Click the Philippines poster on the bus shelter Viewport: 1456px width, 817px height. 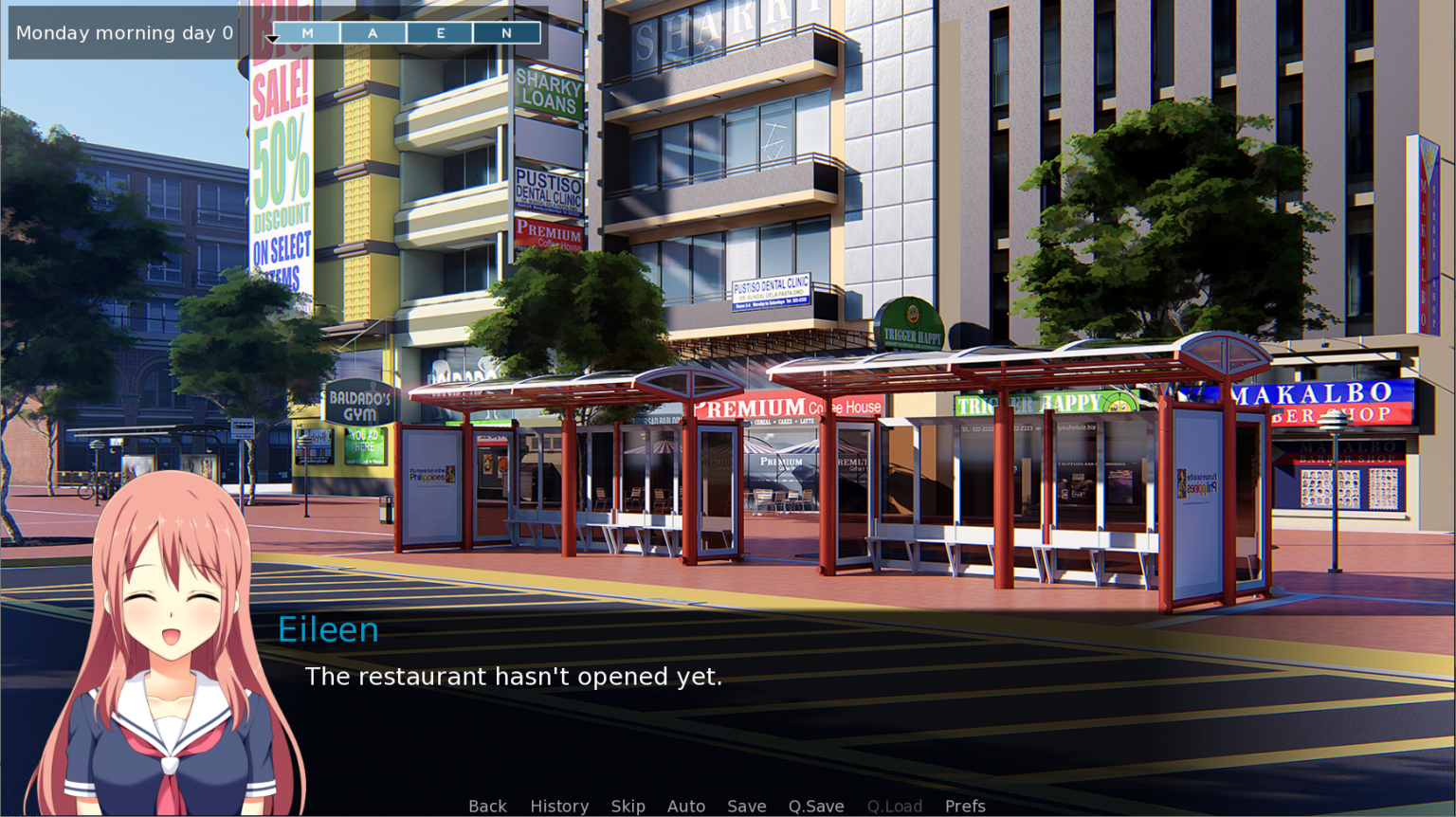433,474
